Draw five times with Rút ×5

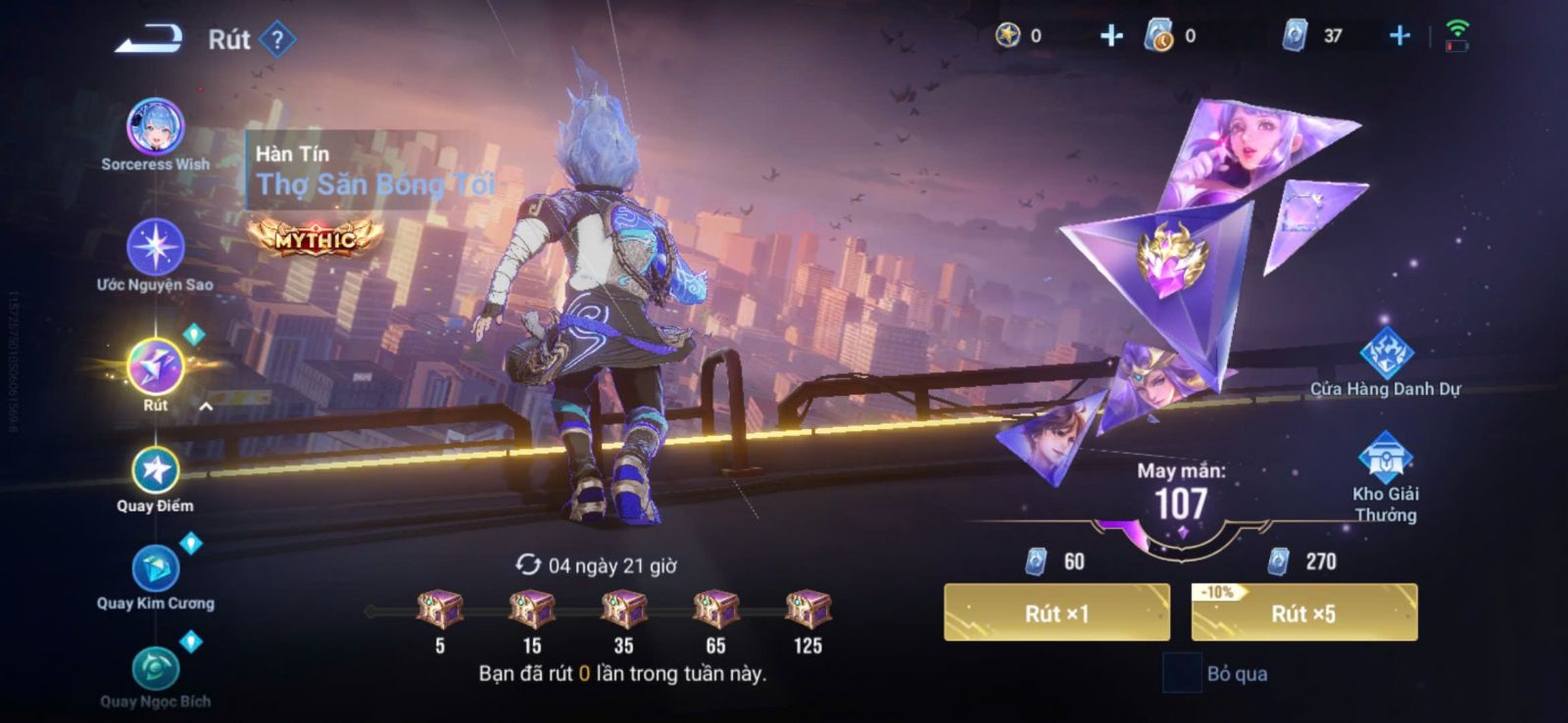1303,613
